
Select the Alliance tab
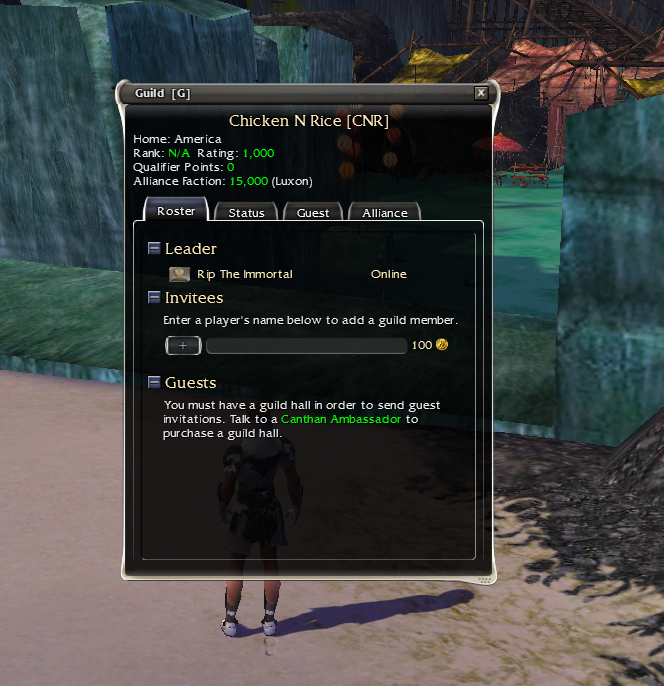(x=384, y=213)
